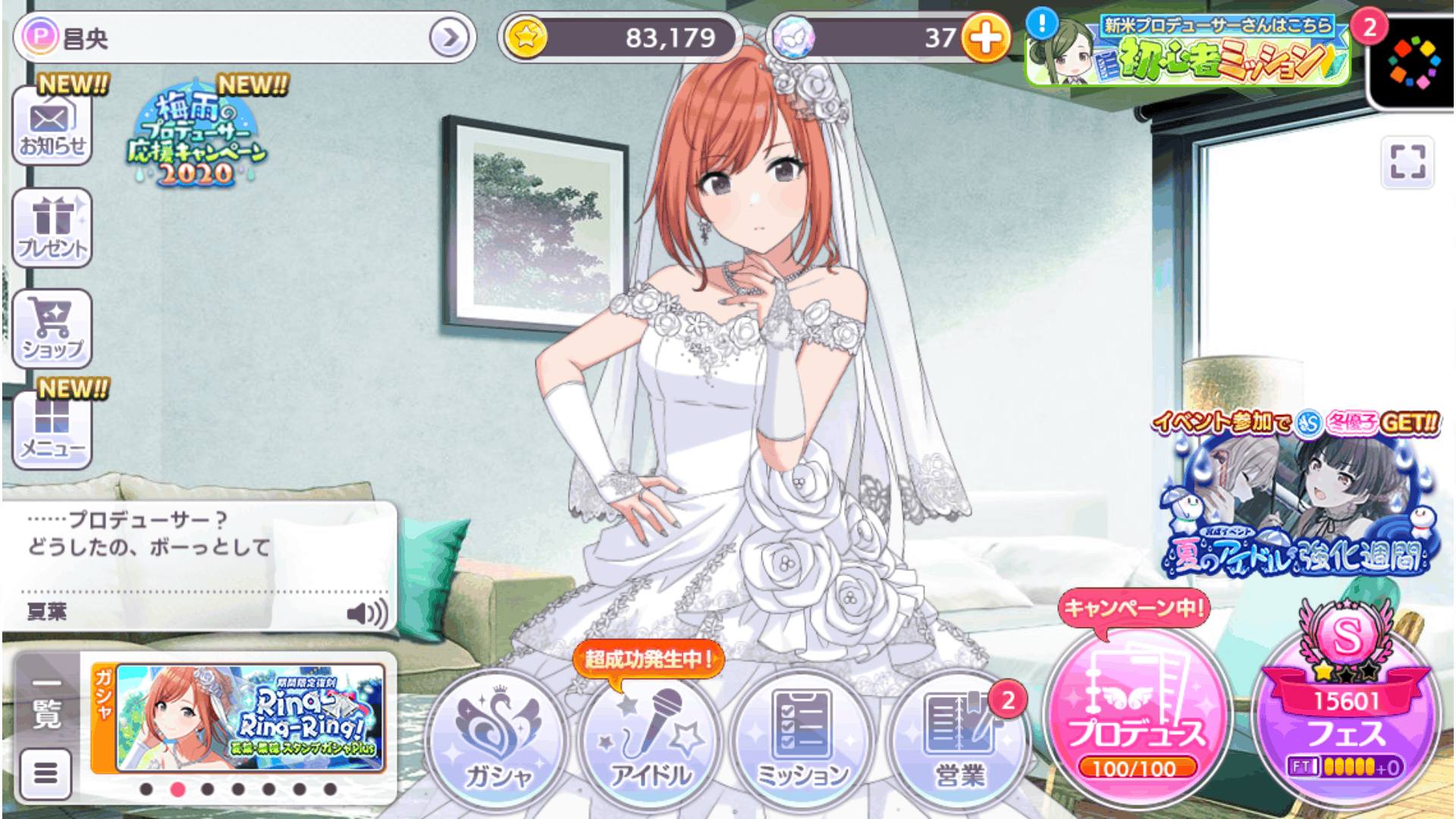Open the お知らせ notices mailbox

52,127
